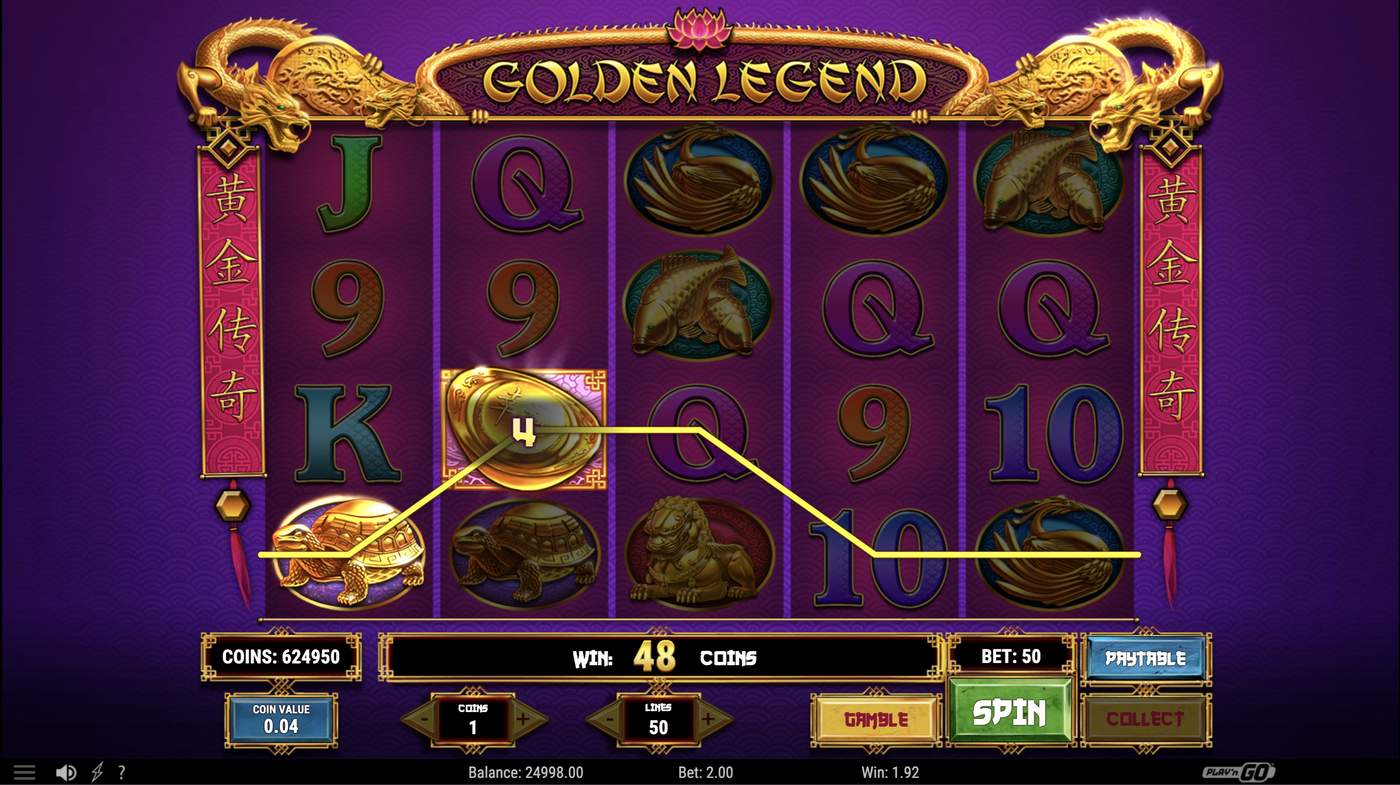
Task: Decrease lines with the minus arrow
Action: click(x=611, y=719)
